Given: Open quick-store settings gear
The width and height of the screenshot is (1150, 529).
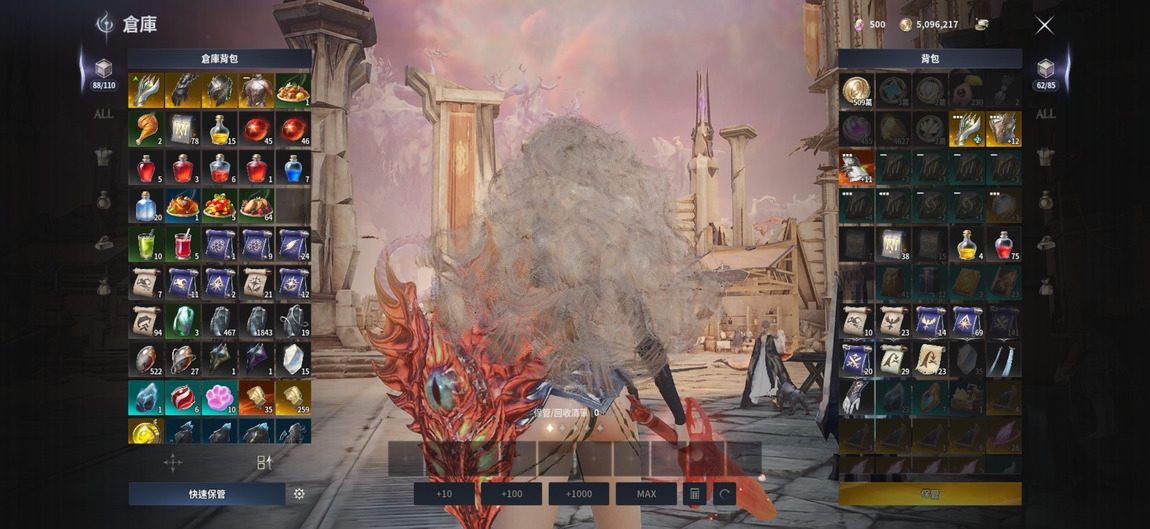Looking at the screenshot, I should [x=299, y=494].
